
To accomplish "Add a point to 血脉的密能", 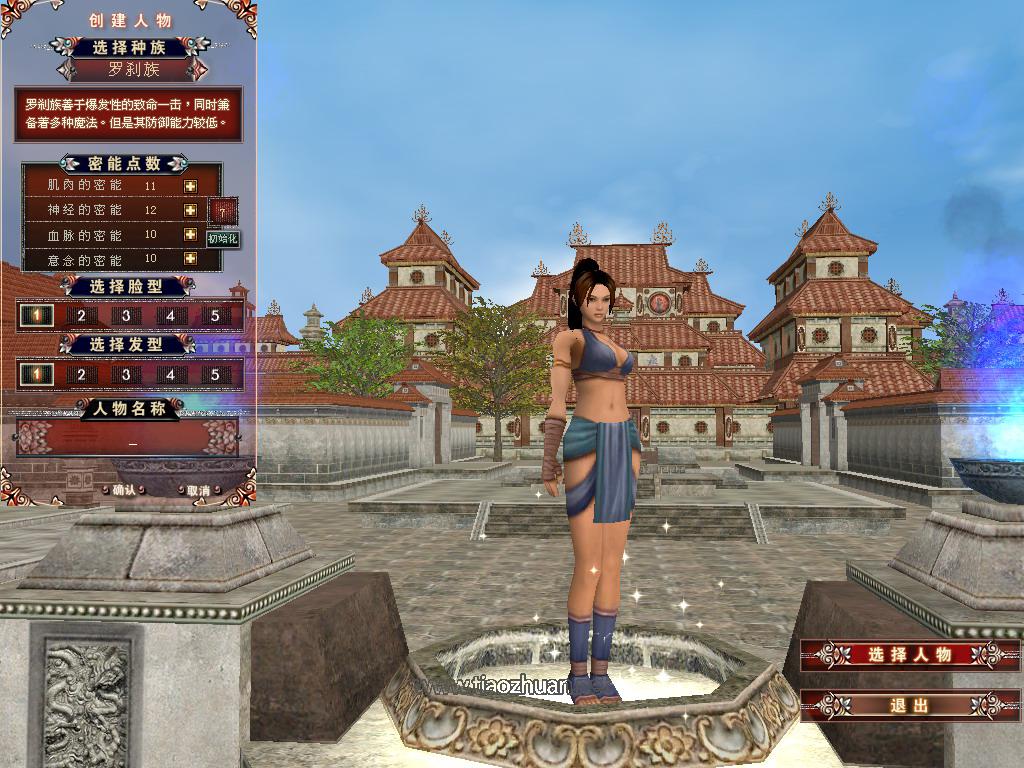I will [x=190, y=234].
